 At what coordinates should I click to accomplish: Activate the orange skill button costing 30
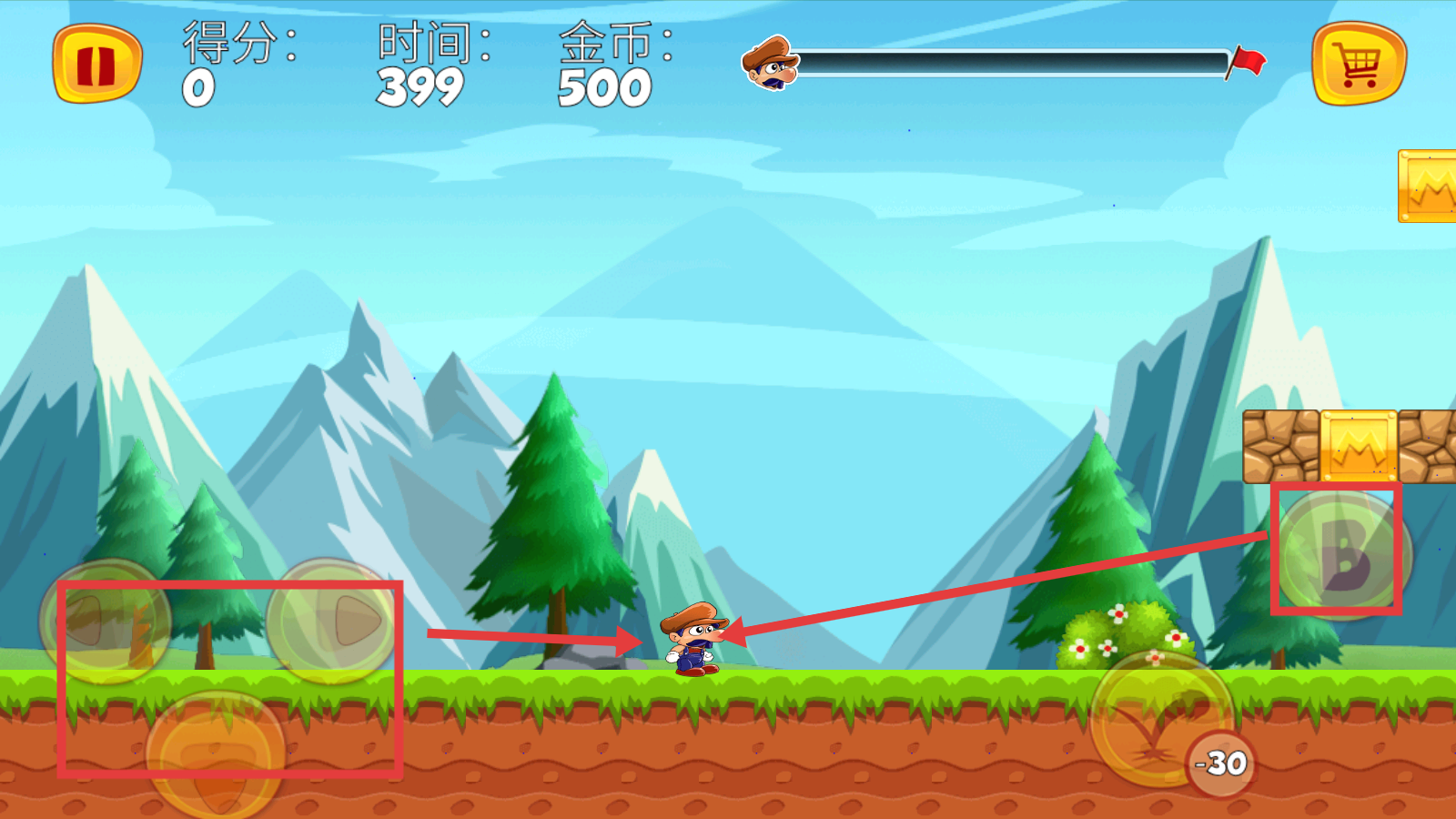point(1160,719)
